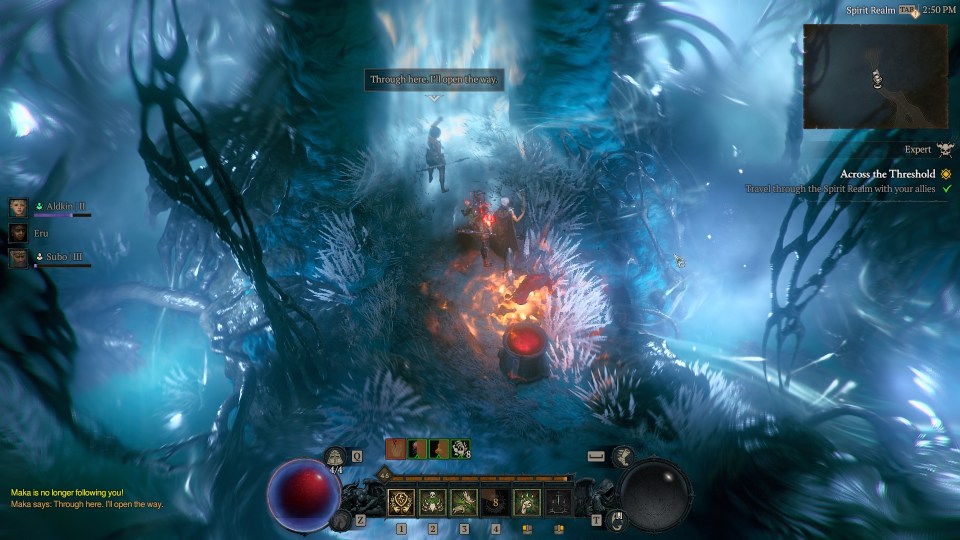Open the town portal icon by the resource orb
The height and width of the screenshot is (540, 960).
(x=617, y=519)
